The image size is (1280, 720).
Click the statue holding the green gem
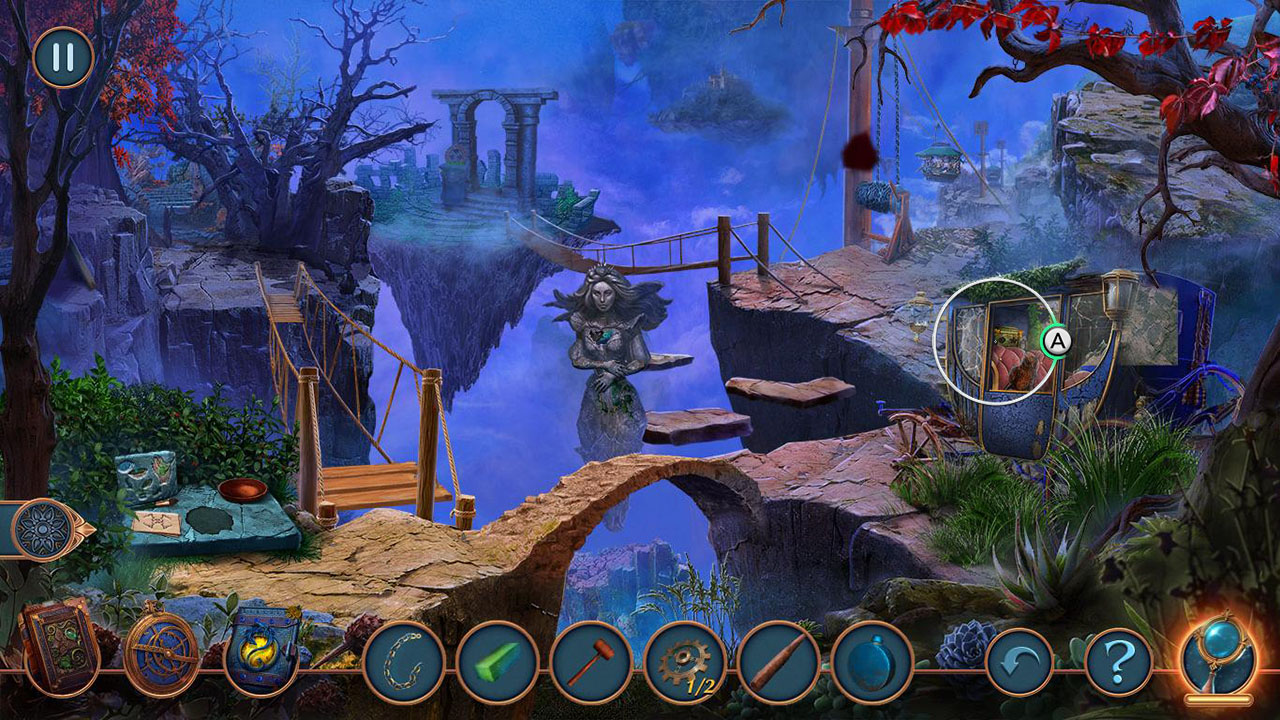click(601, 340)
